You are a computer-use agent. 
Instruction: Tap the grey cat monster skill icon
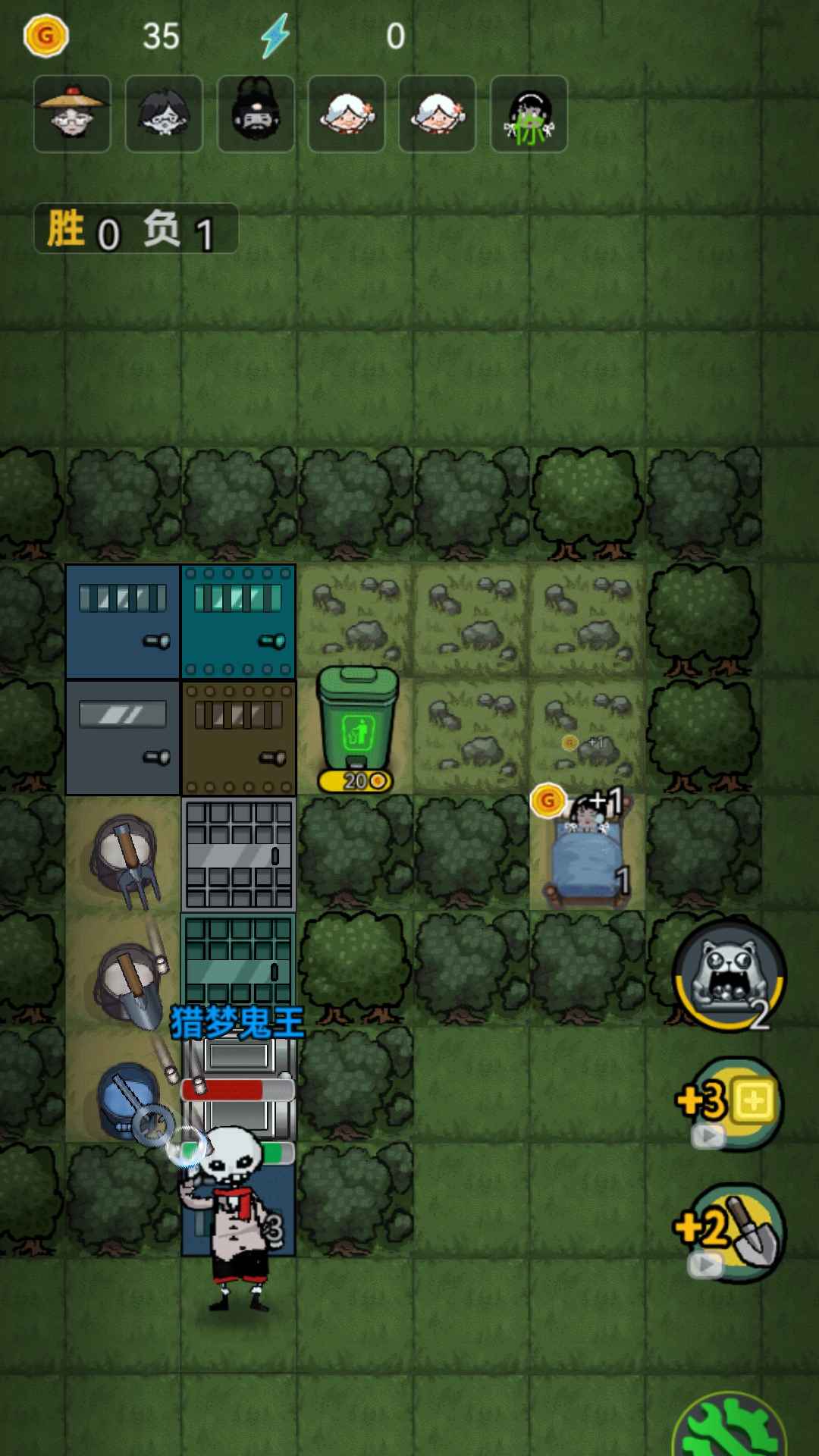point(730,975)
